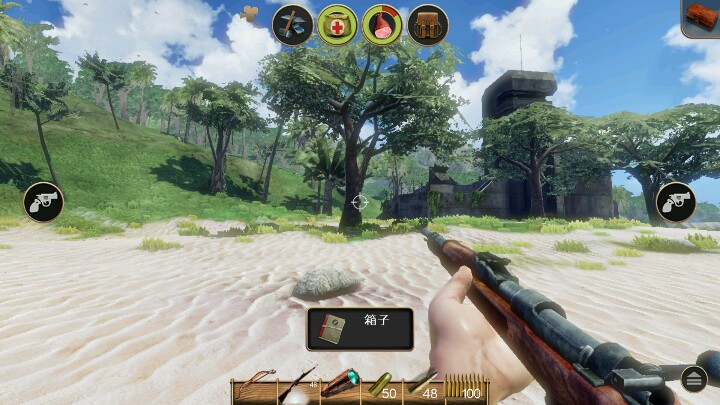The image size is (720, 405).
Task: Toggle the small camera view icon
Action: 251,13
